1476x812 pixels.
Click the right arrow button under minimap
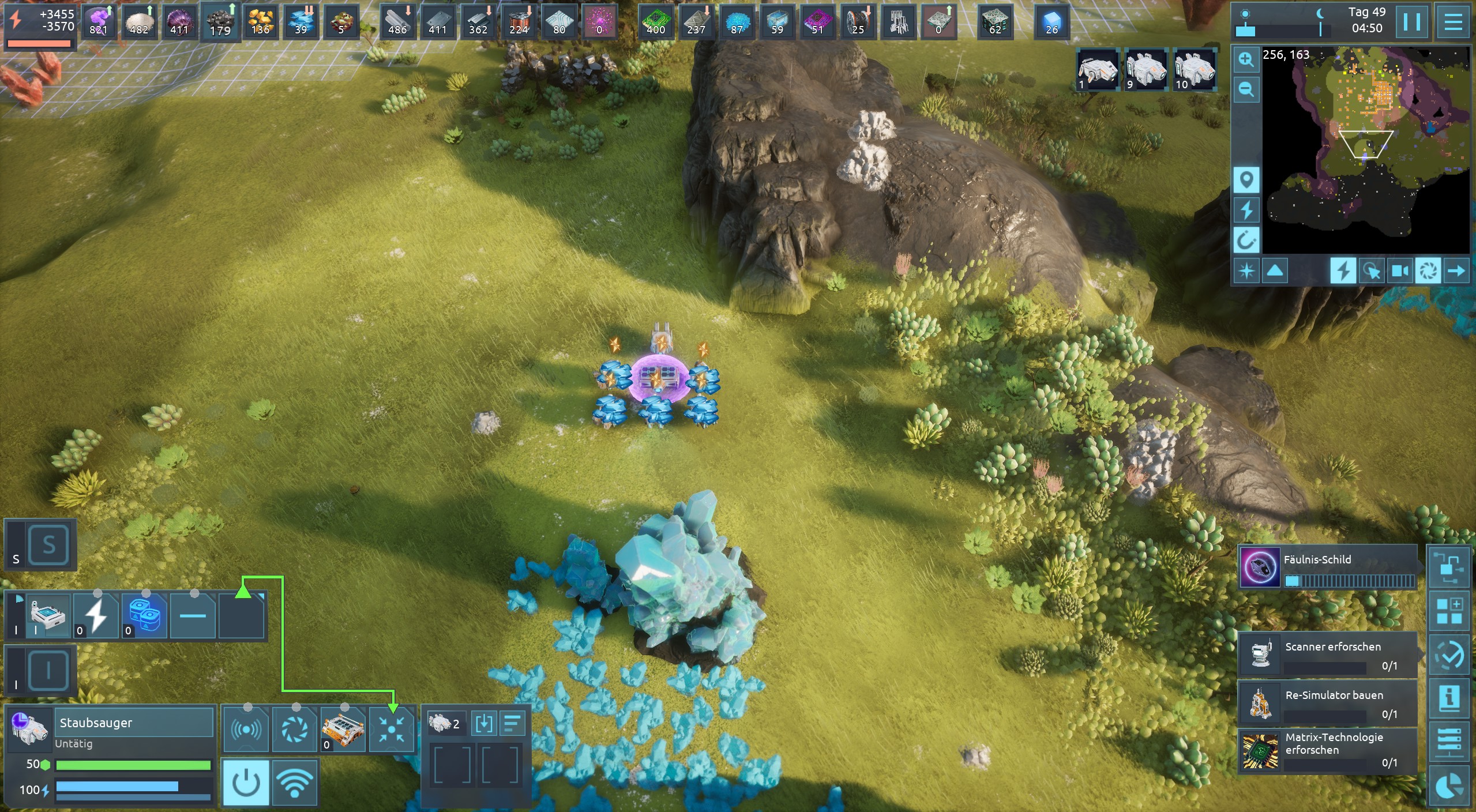tap(1456, 270)
